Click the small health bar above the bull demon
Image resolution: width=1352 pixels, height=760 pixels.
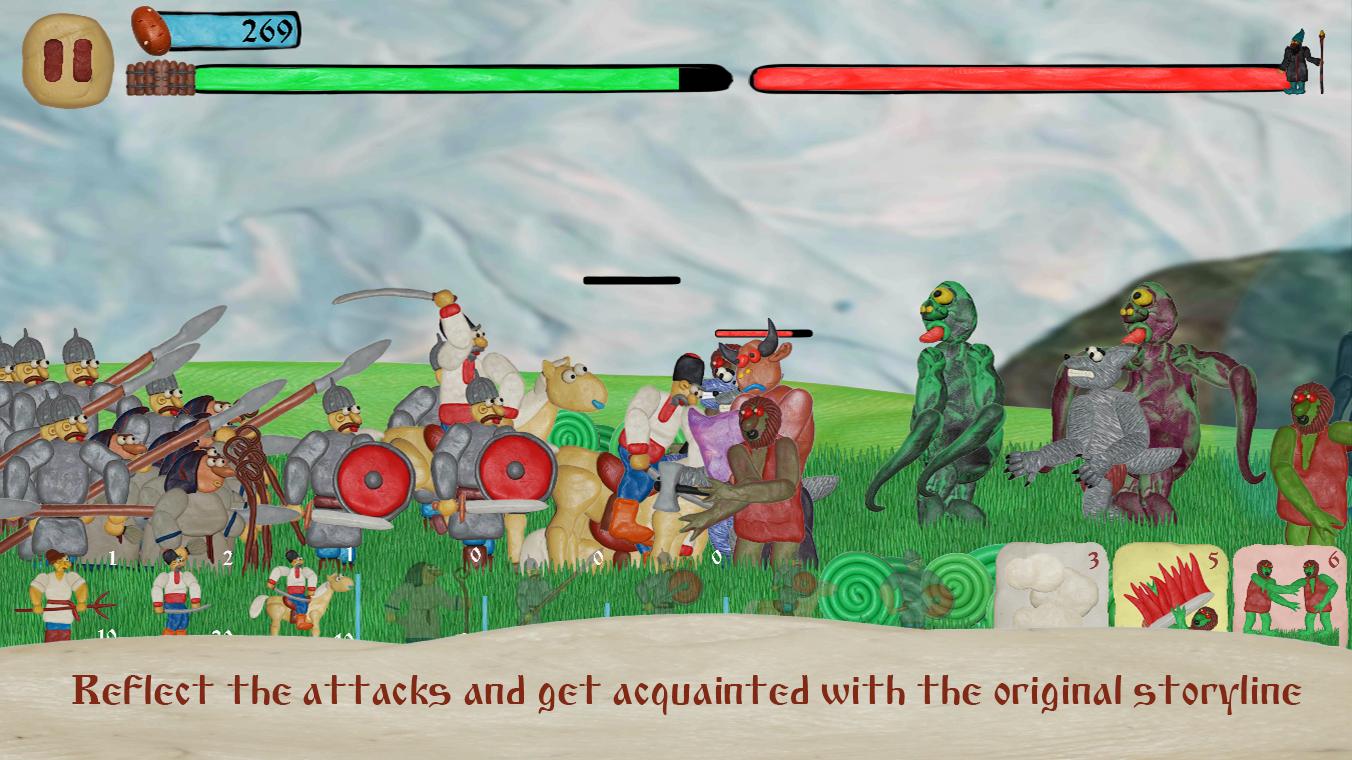tap(760, 331)
